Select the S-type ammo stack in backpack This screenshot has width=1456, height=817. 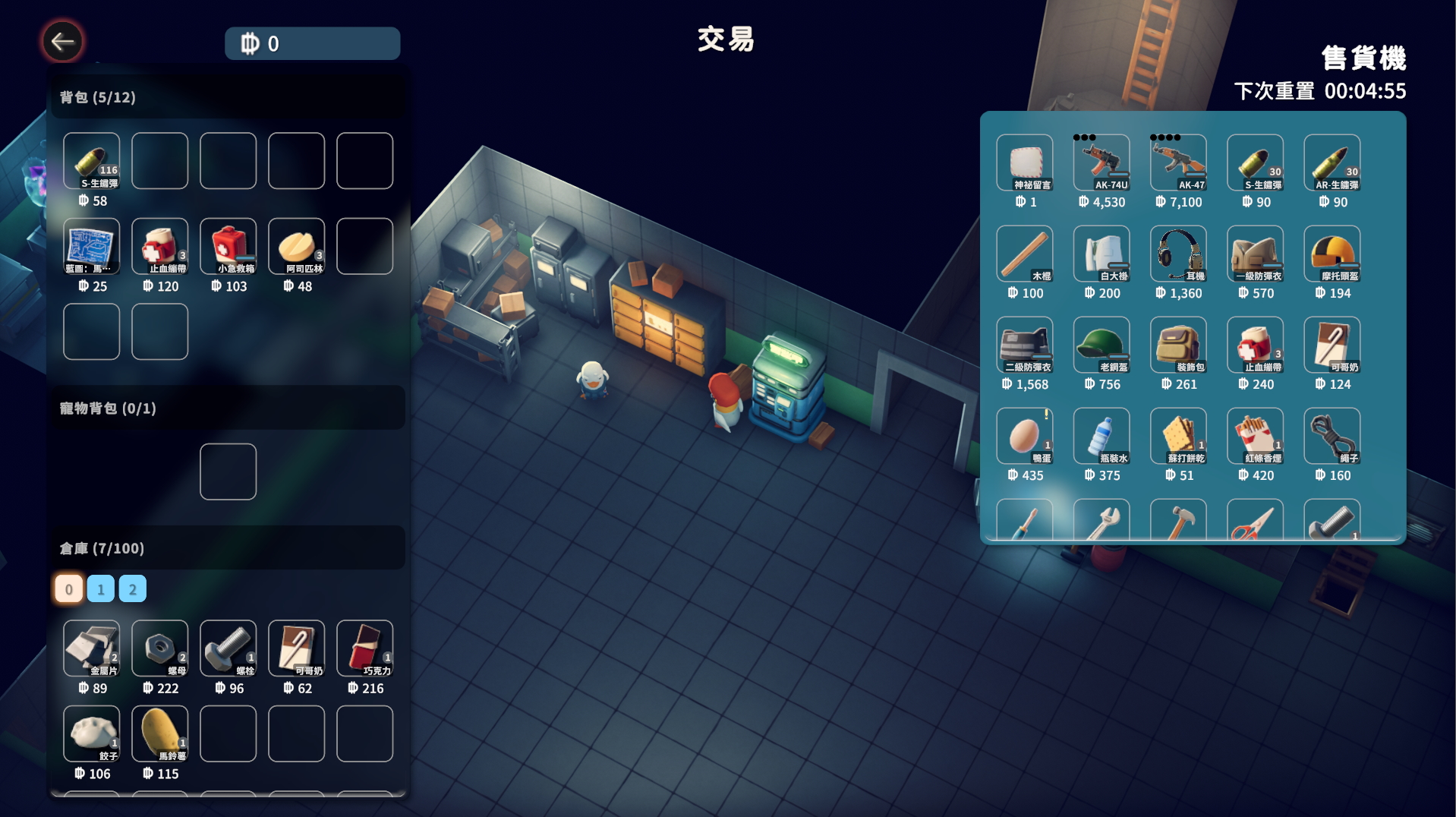91,161
